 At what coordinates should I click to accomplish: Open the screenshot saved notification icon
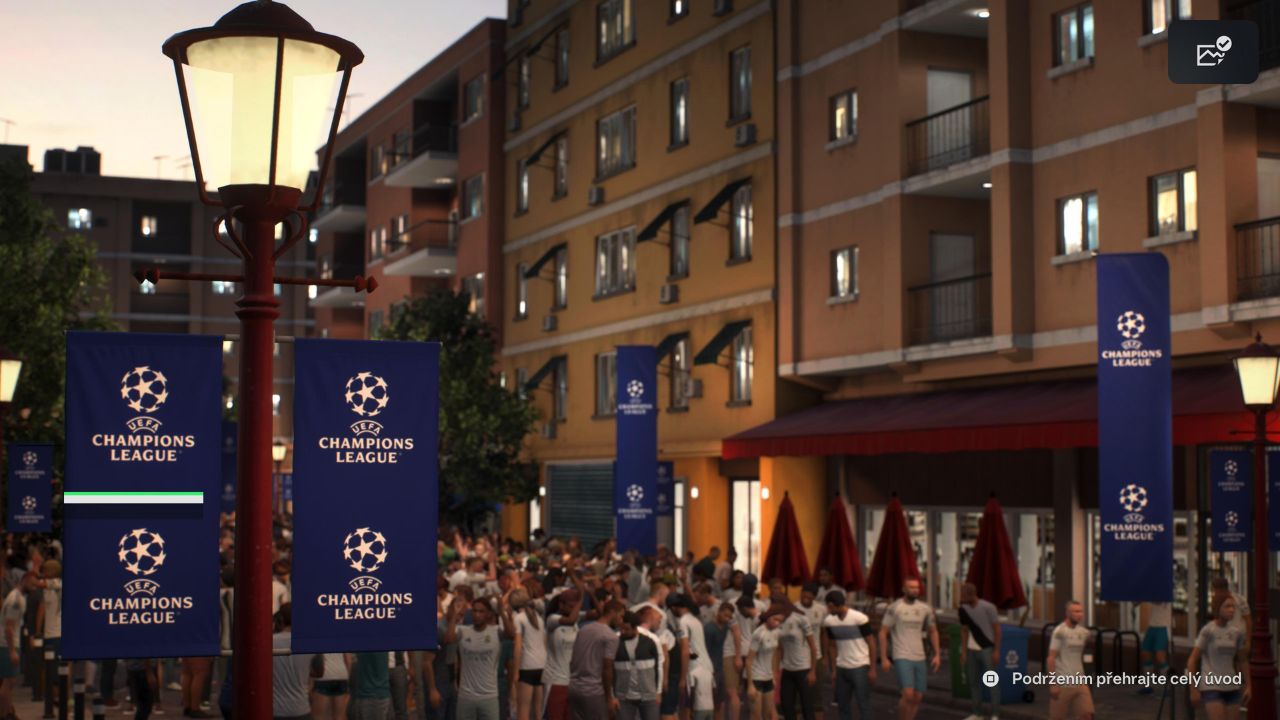click(x=1213, y=52)
